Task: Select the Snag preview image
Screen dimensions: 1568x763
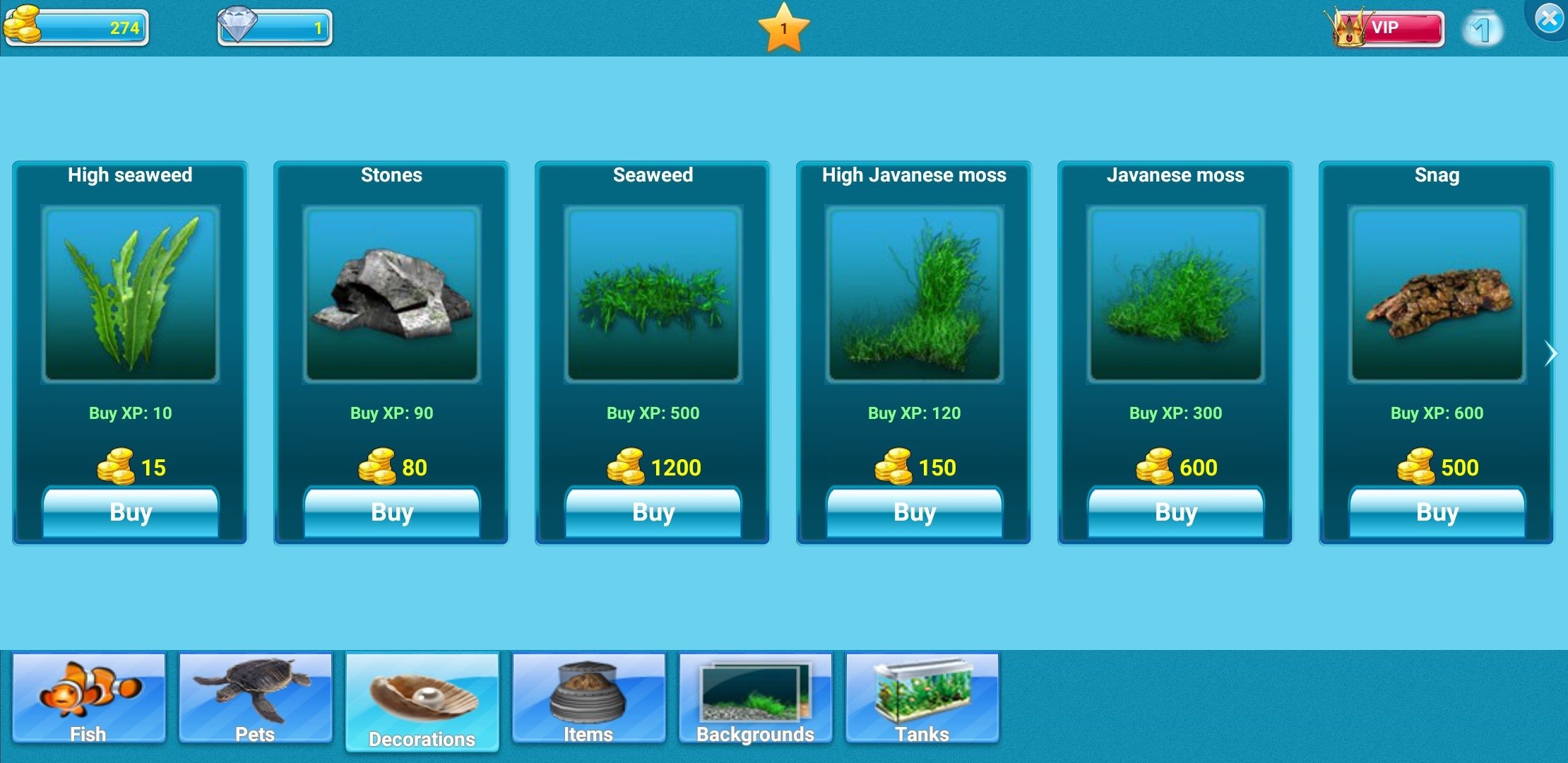Action: pyautogui.click(x=1437, y=294)
